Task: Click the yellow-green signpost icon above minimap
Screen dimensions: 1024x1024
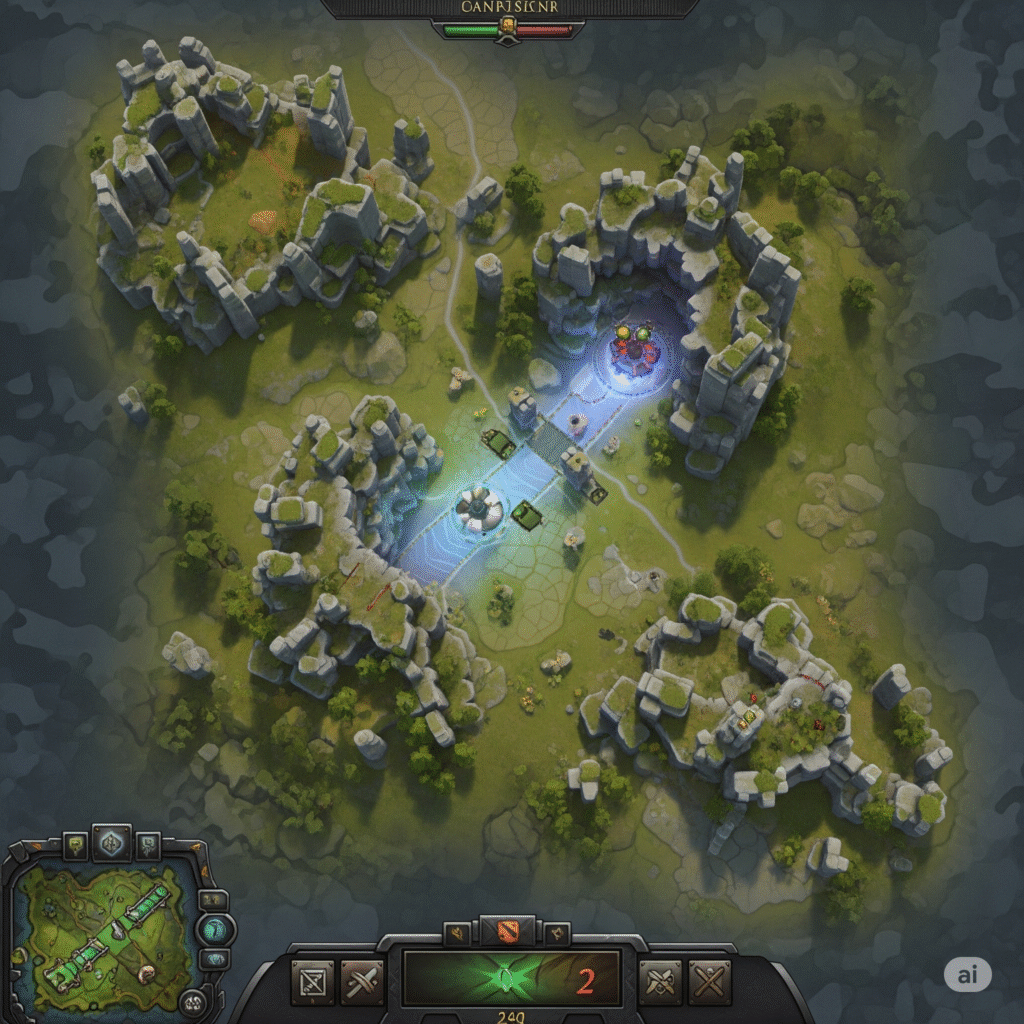Action: click(75, 847)
